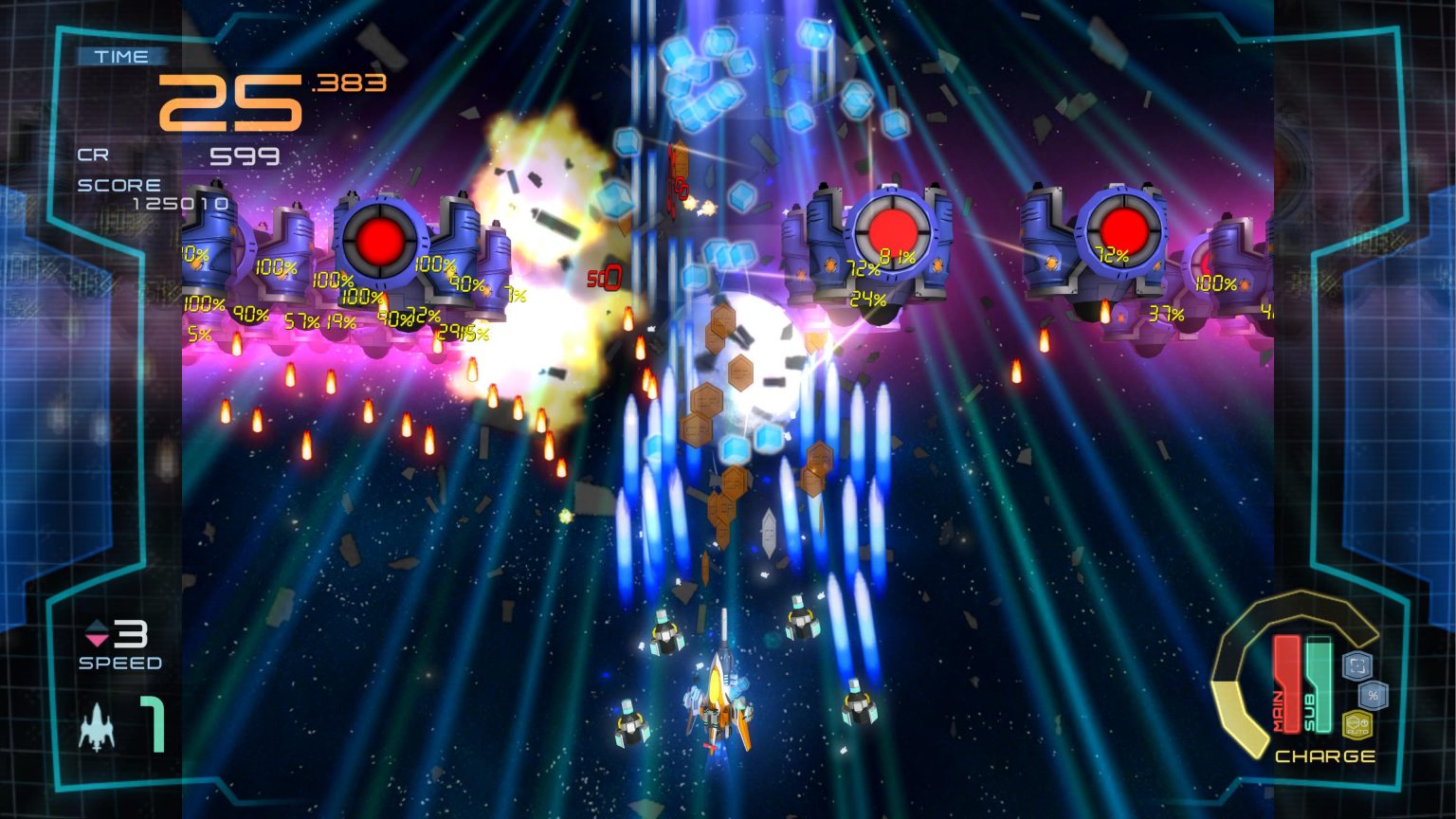Click the SCORE label in the HUD
This screenshot has width=1456, height=819.
[x=119, y=185]
